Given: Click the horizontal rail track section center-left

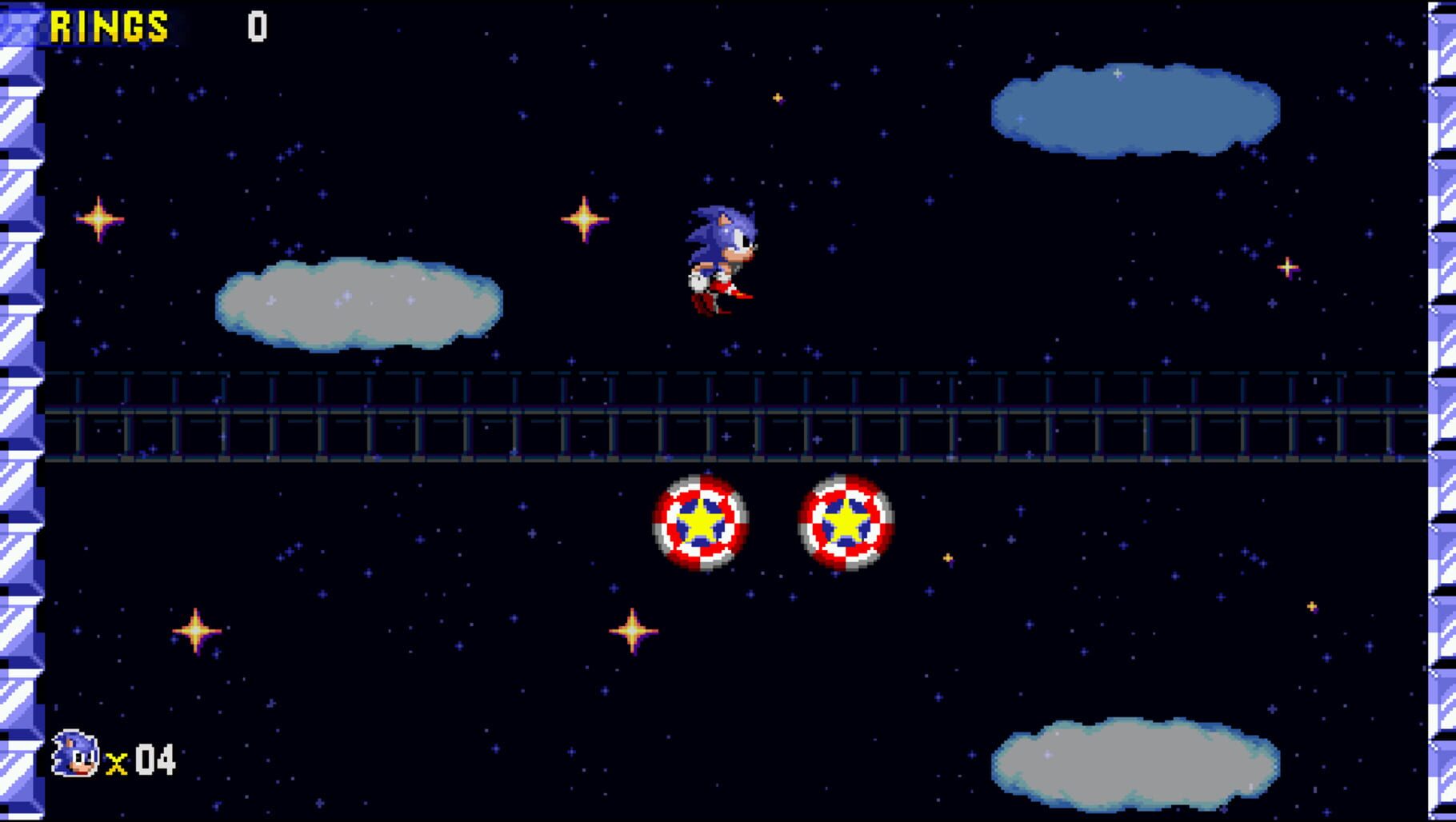Looking at the screenshot, I should pos(320,416).
